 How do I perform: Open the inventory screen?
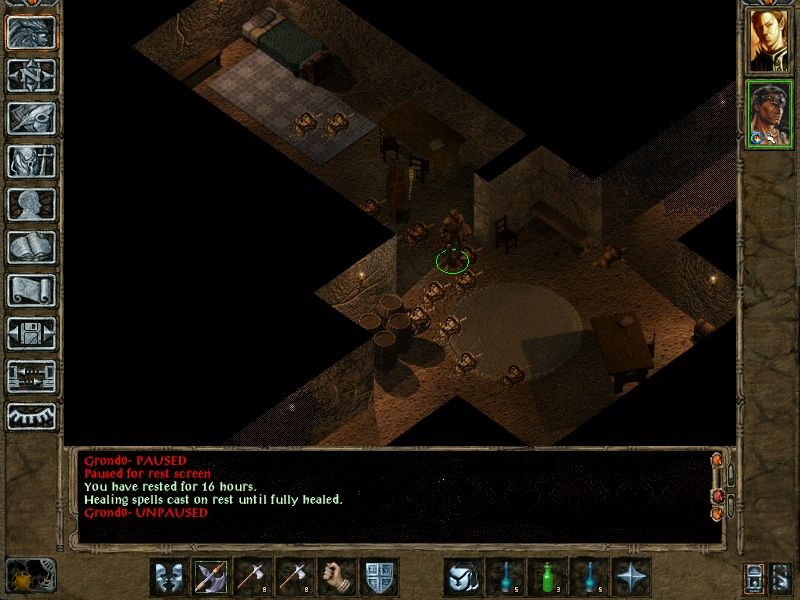pyautogui.click(x=31, y=161)
